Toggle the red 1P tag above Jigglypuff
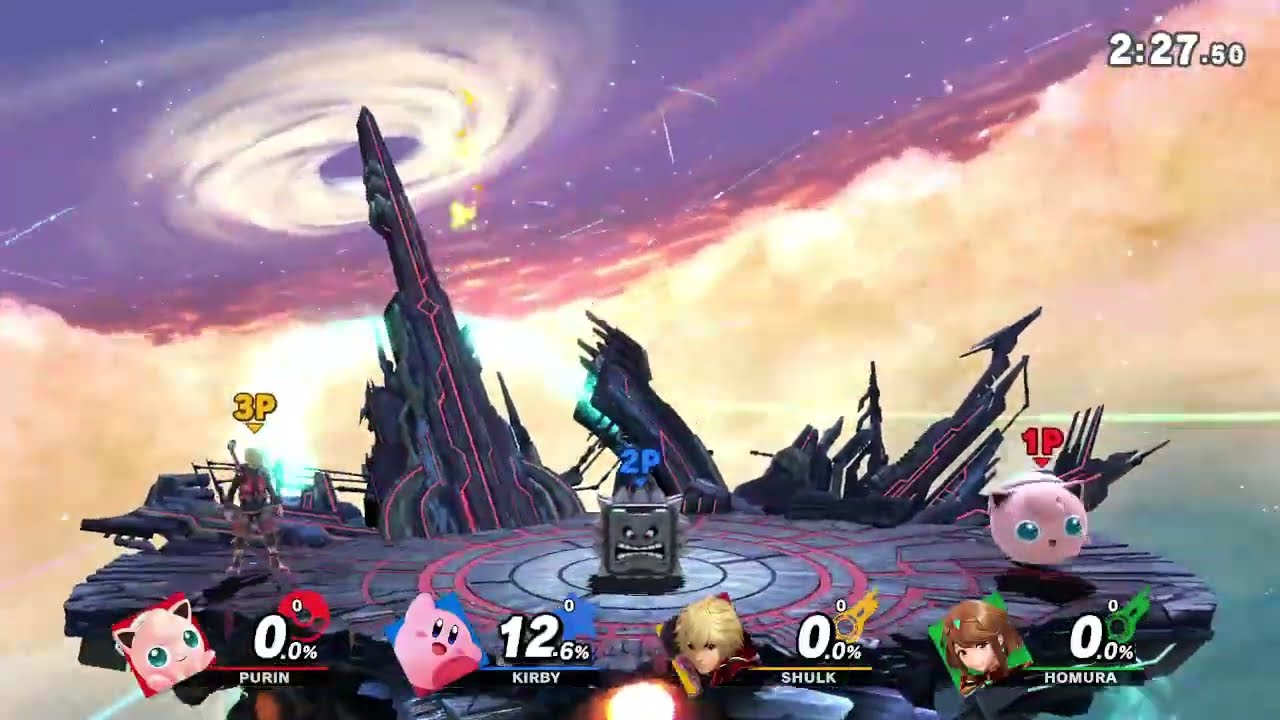The height and width of the screenshot is (720, 1280). pos(1041,440)
